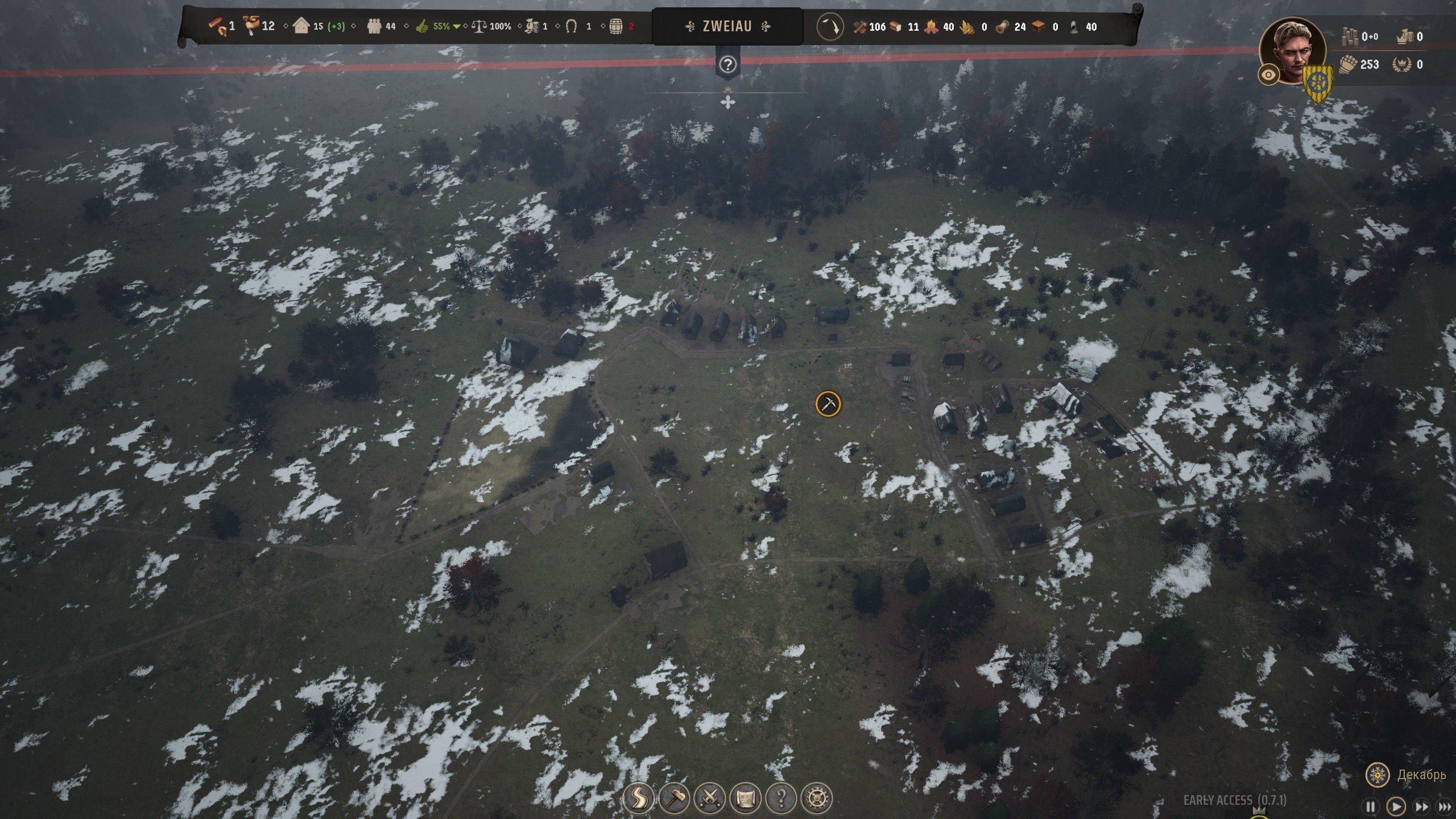Set game speed to triple fast-forward

[x=1445, y=806]
